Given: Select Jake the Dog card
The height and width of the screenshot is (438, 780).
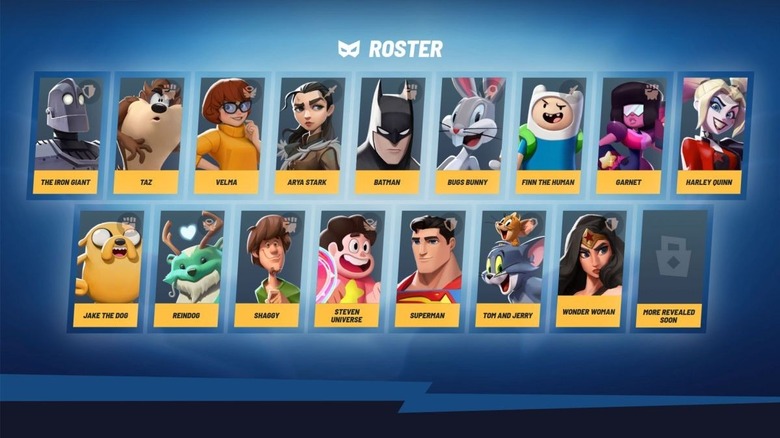Looking at the screenshot, I should point(107,268).
